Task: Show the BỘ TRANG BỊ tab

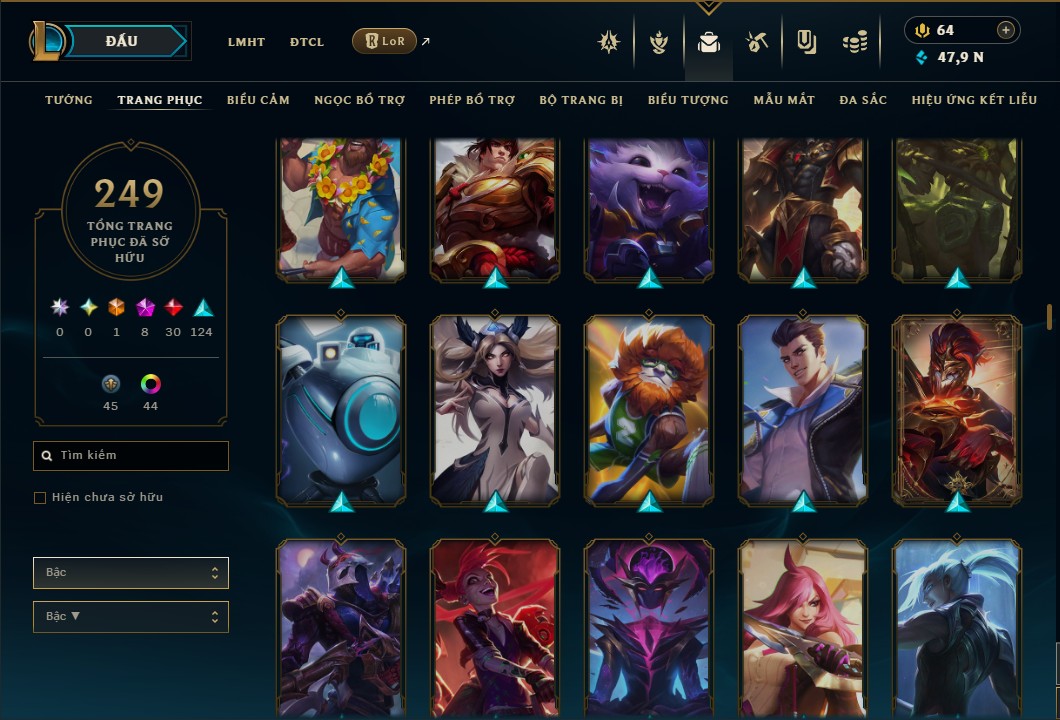Action: click(x=581, y=100)
